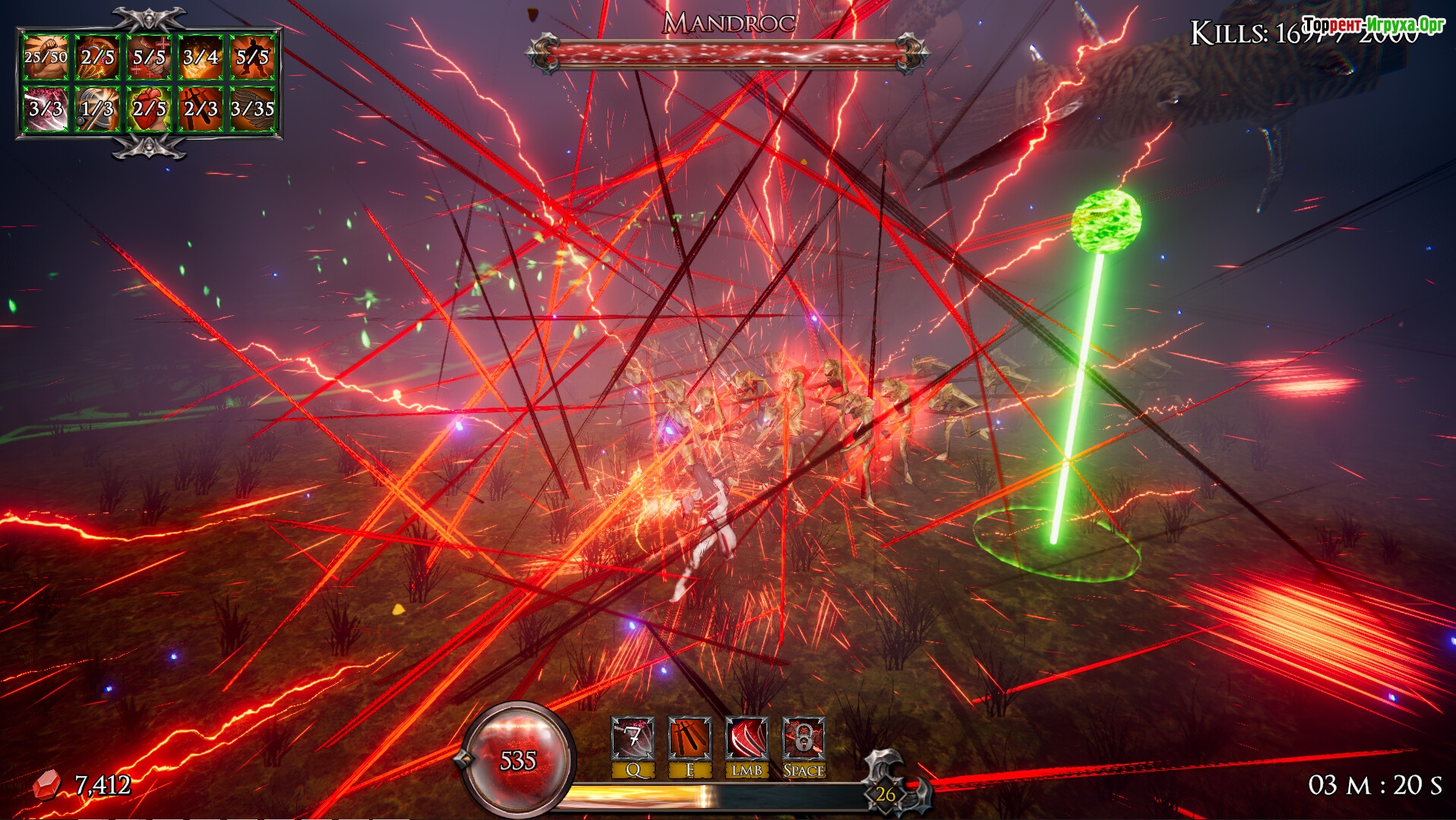Screen dimensions: 1456x820
Task: Select the white slash upgrade at 3/3
Action: 46,109
